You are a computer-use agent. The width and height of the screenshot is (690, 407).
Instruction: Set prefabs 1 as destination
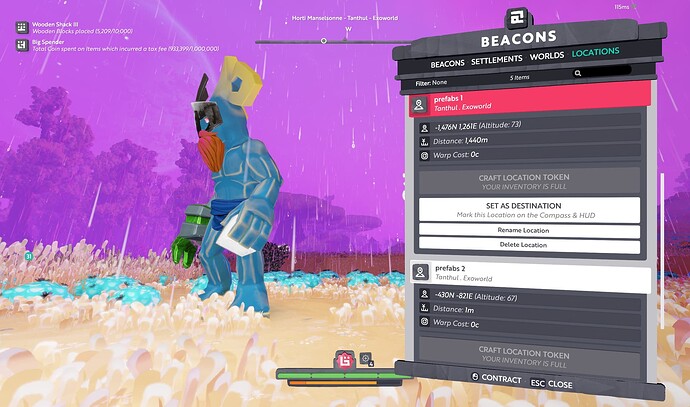tap(531, 209)
